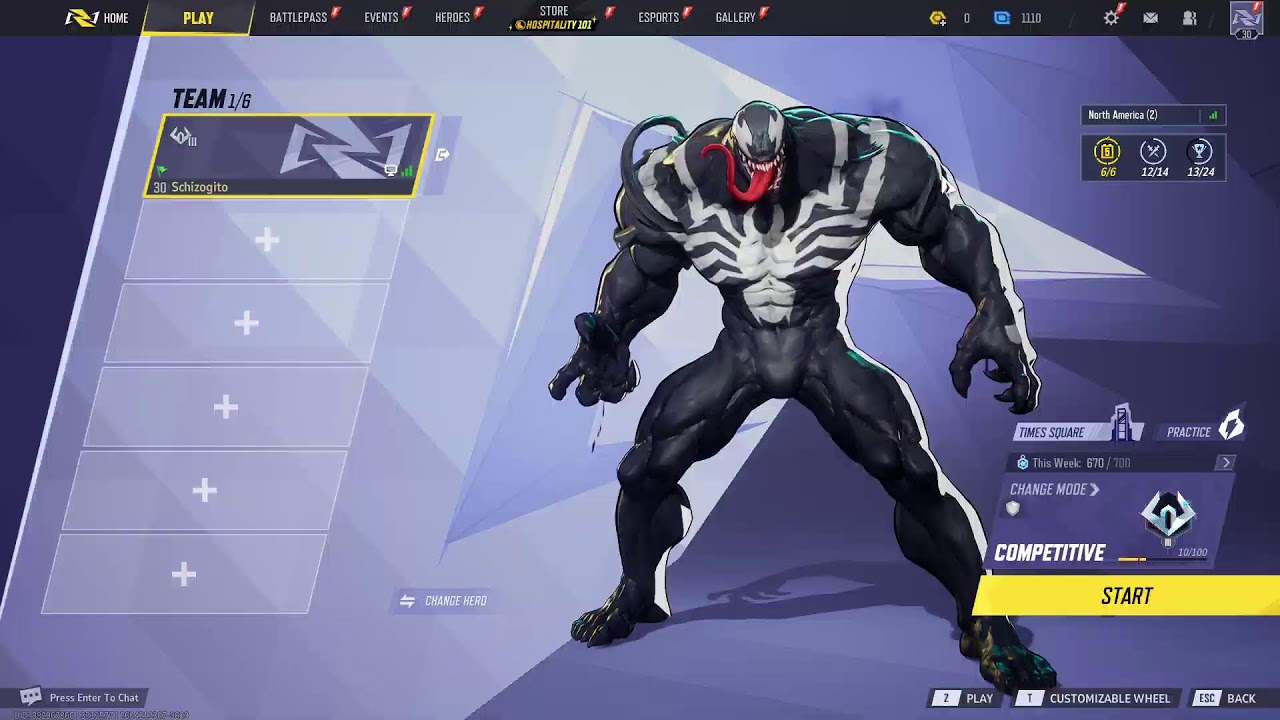
Task: Open the Esports tab
Action: (658, 18)
